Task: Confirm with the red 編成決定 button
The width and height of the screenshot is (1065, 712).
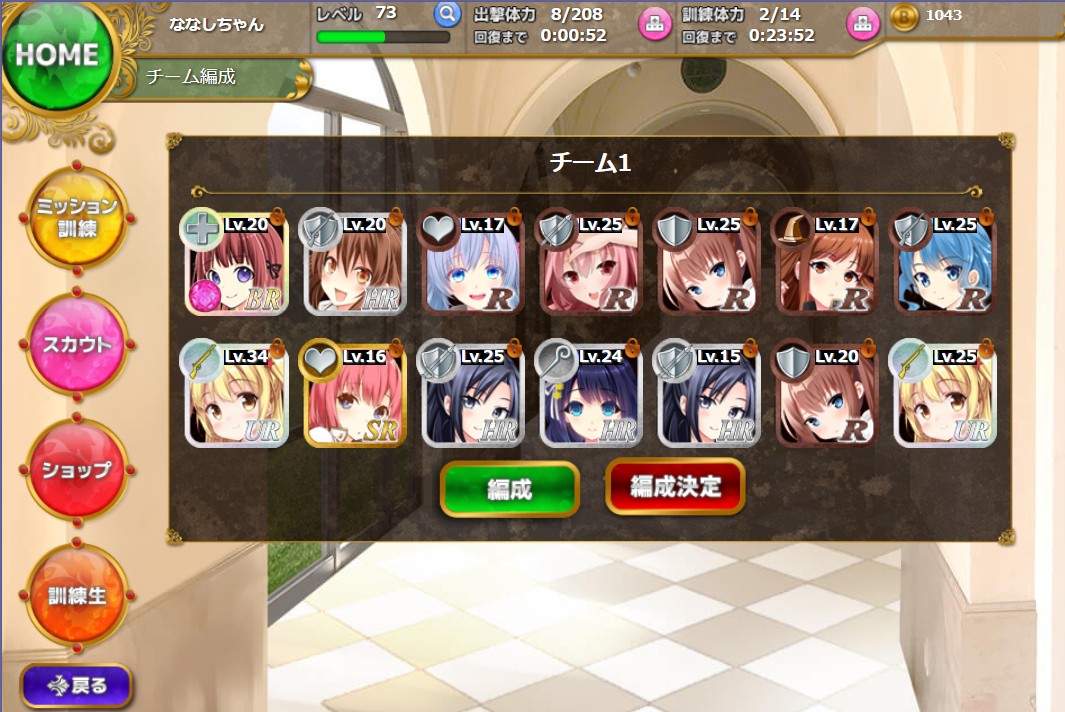Action: (675, 487)
